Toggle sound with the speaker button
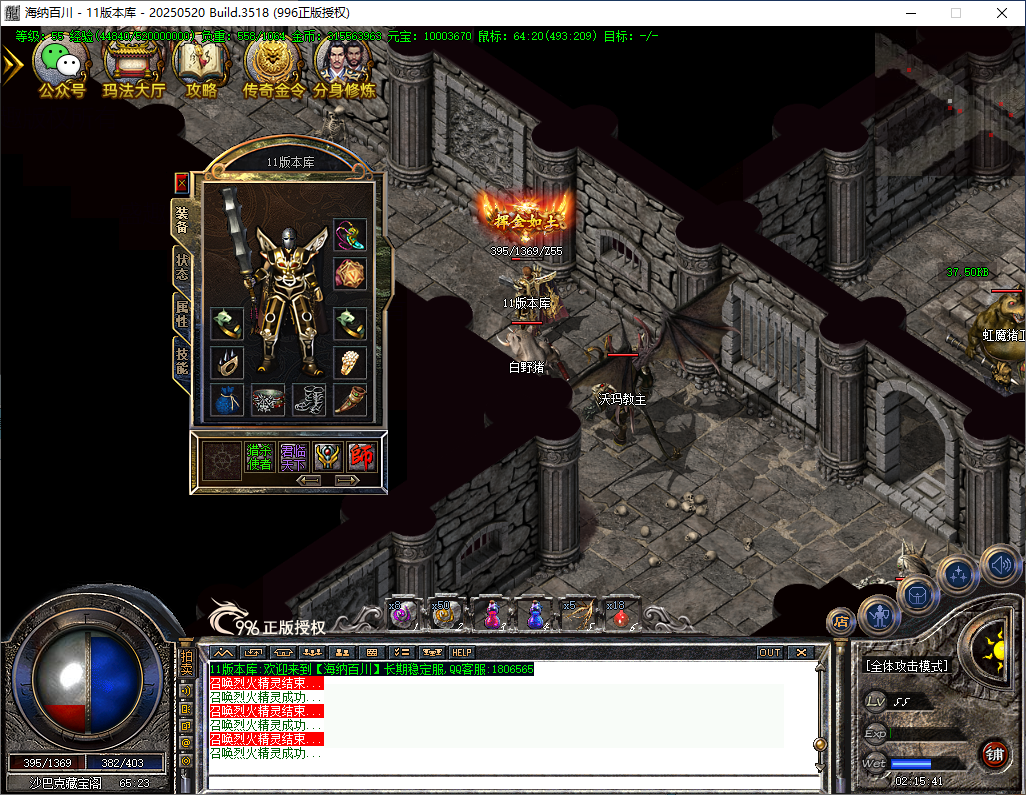Image resolution: width=1026 pixels, height=795 pixels. point(999,567)
